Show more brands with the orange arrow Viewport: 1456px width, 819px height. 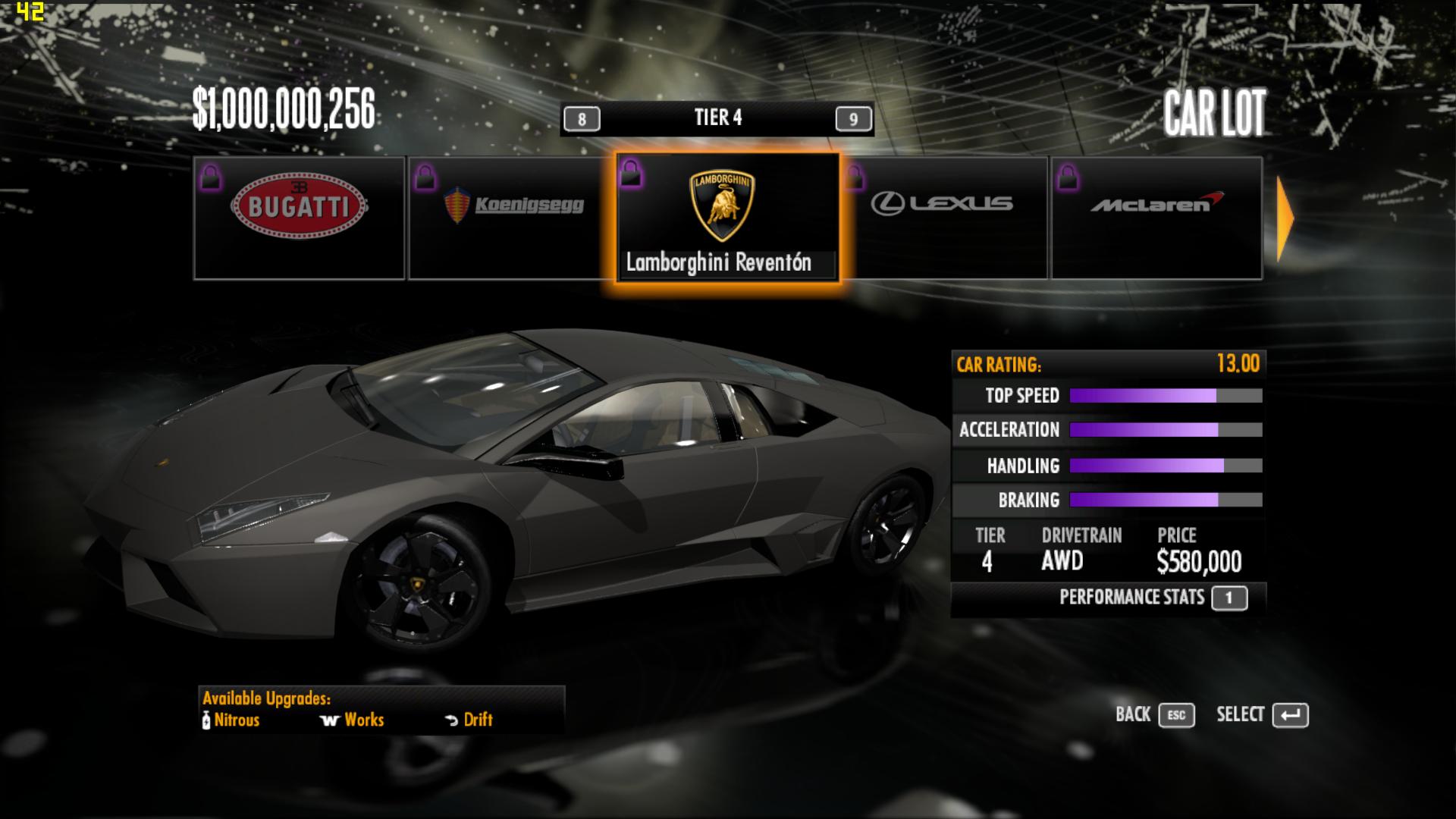pos(1286,219)
